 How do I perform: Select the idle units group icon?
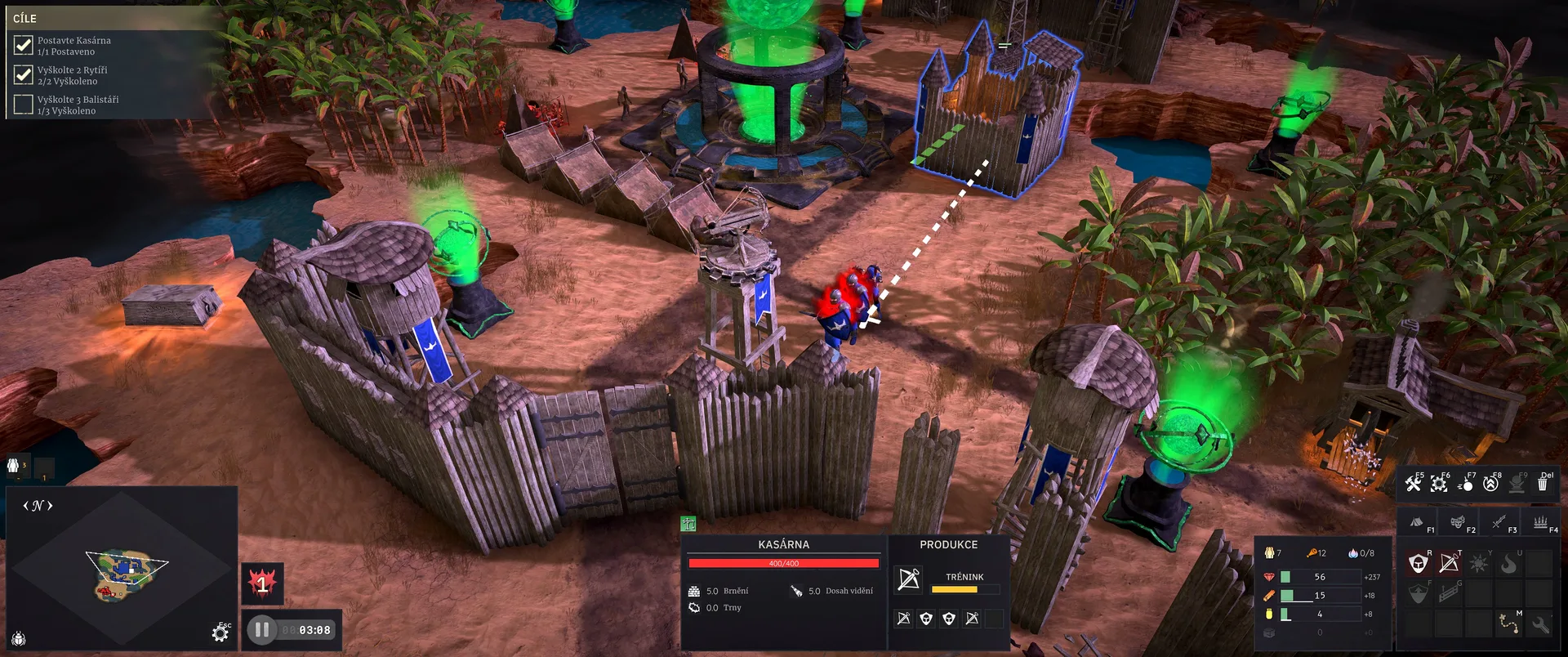coord(14,466)
